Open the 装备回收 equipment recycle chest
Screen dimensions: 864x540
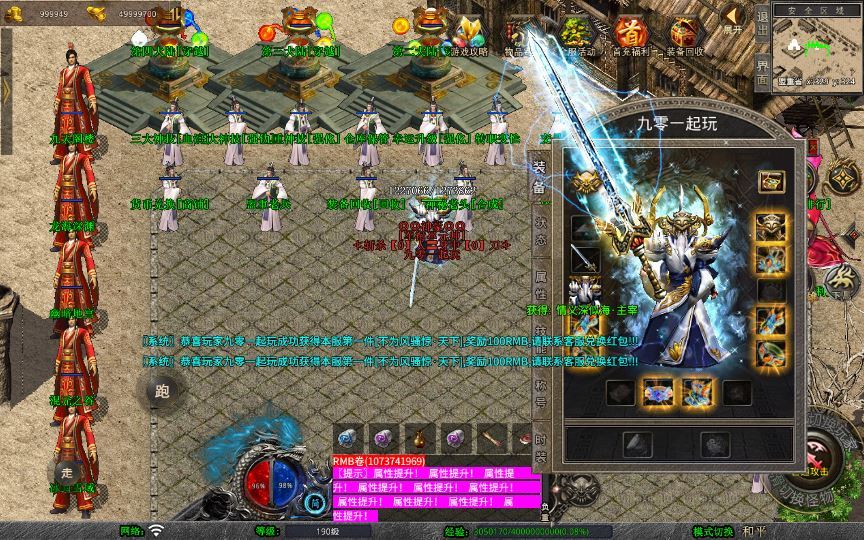[x=685, y=35]
